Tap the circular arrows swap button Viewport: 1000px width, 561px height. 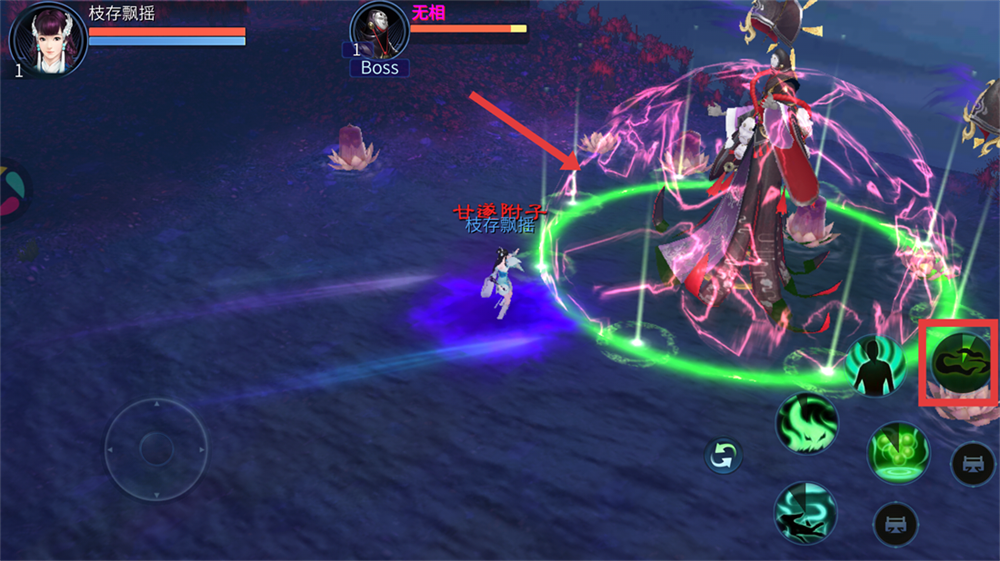723,456
